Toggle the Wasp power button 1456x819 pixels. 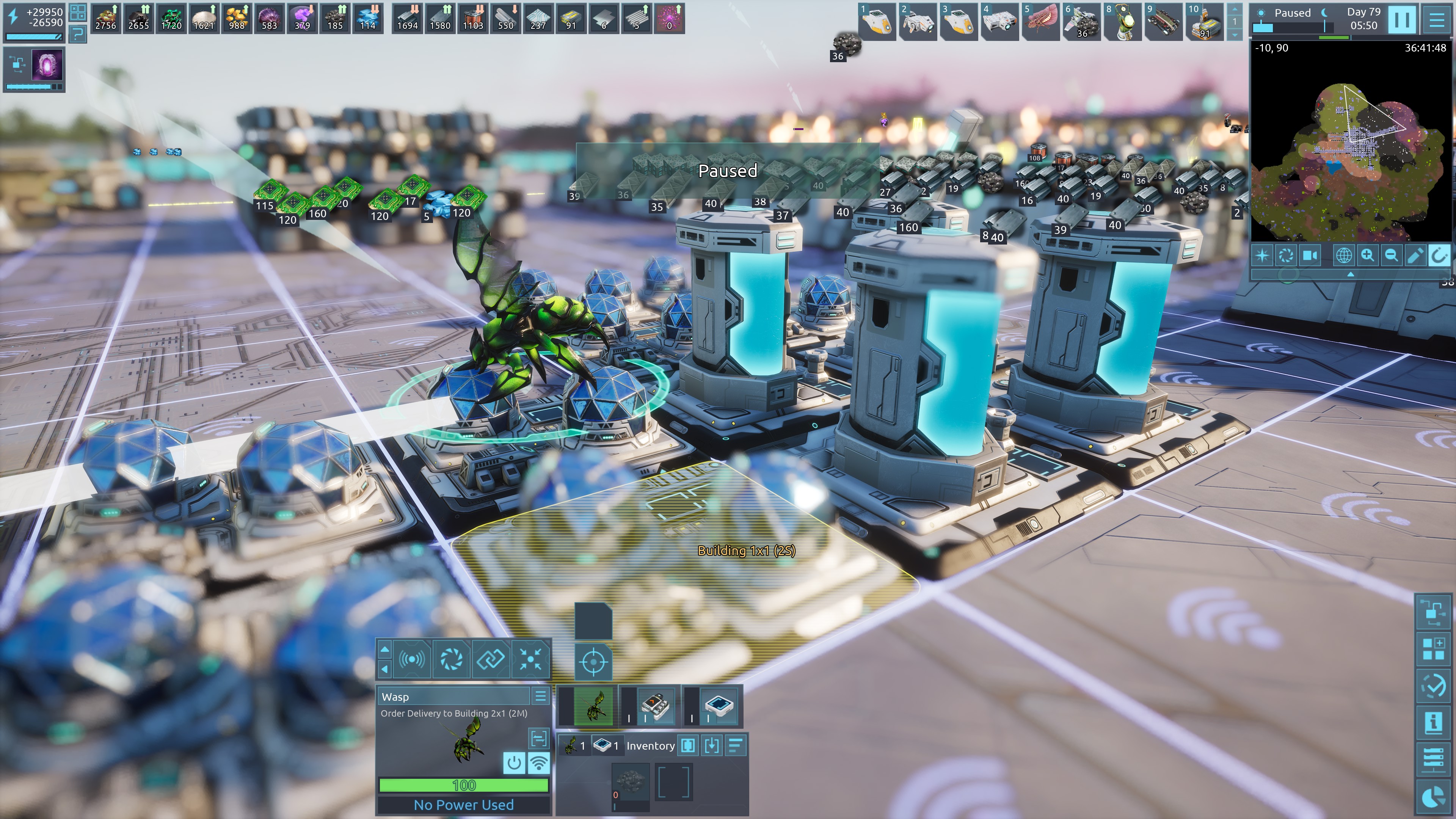(x=514, y=763)
